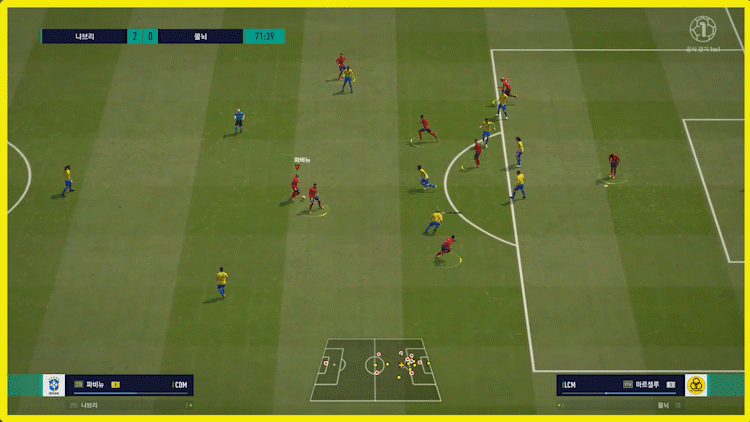Select the 파비뉴 CDM player panel
The width and height of the screenshot is (750, 422).
(x=130, y=385)
